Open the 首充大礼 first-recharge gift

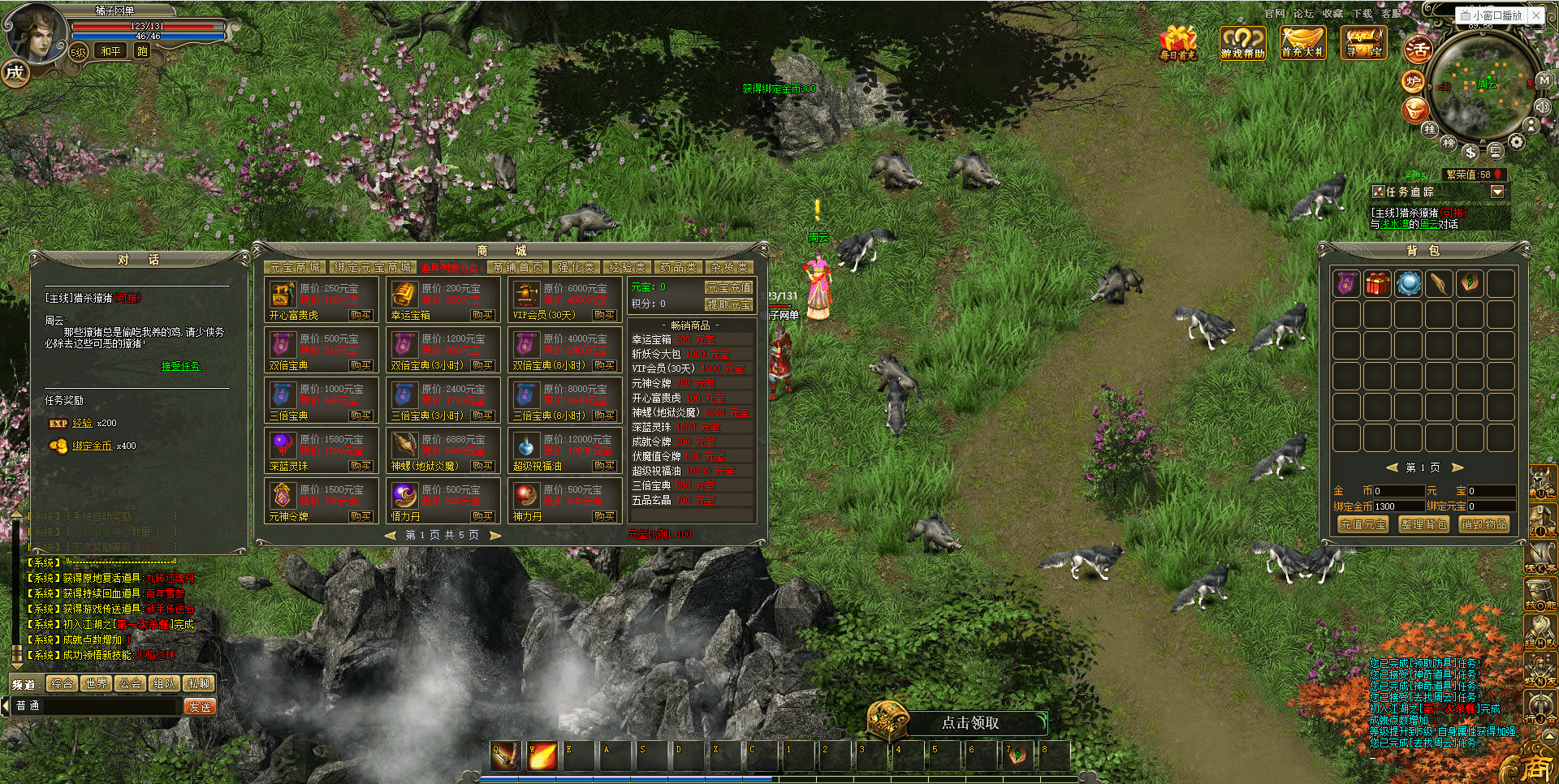click(x=1302, y=42)
